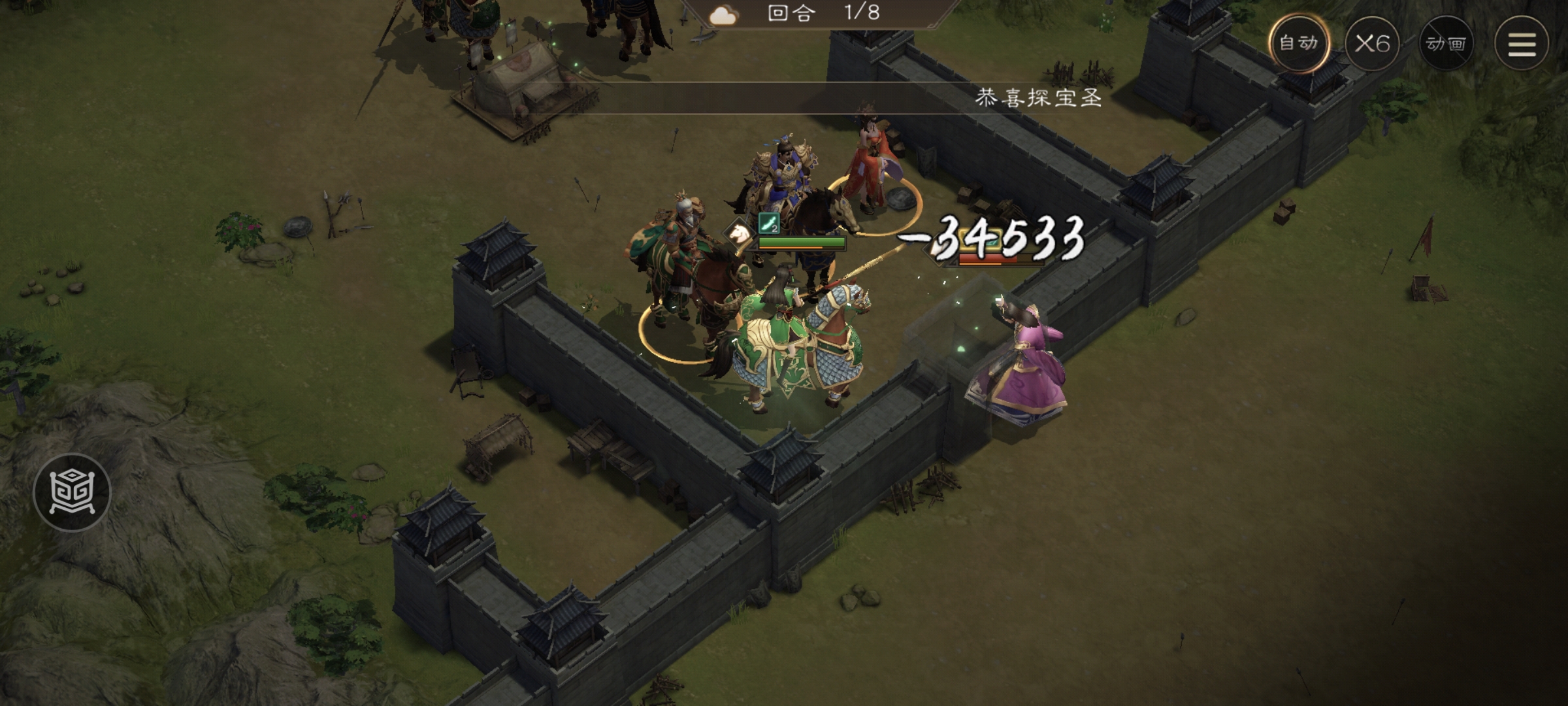
Task: Re-enable auto mode by tapping 自动
Action: [x=1298, y=44]
